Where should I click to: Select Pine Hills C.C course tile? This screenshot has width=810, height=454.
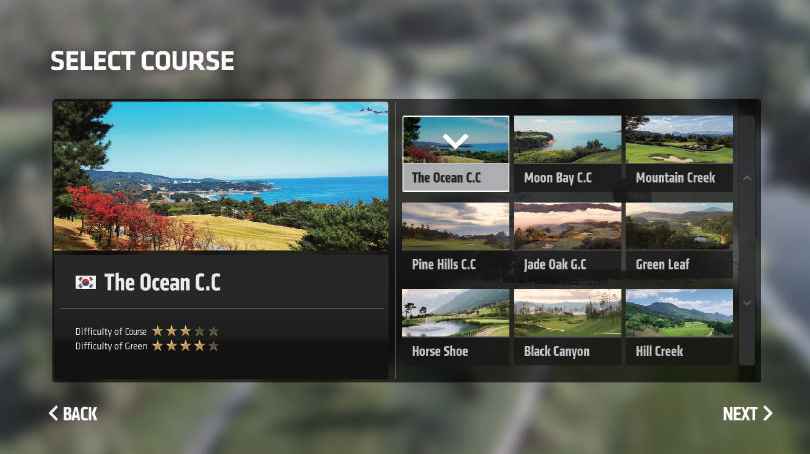click(456, 240)
